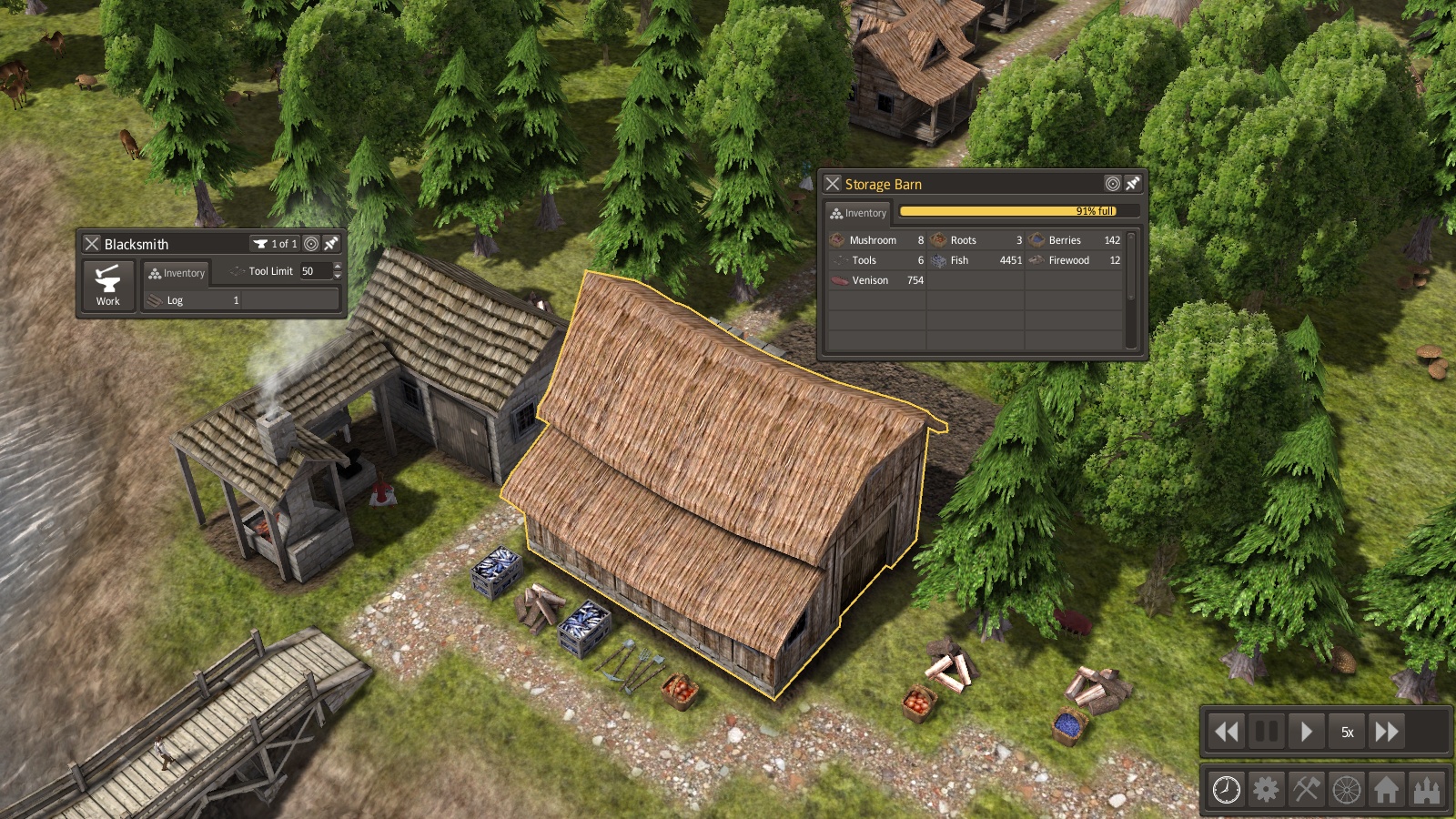Open the house building menu
Screen dimensions: 1456x819
point(1386,789)
